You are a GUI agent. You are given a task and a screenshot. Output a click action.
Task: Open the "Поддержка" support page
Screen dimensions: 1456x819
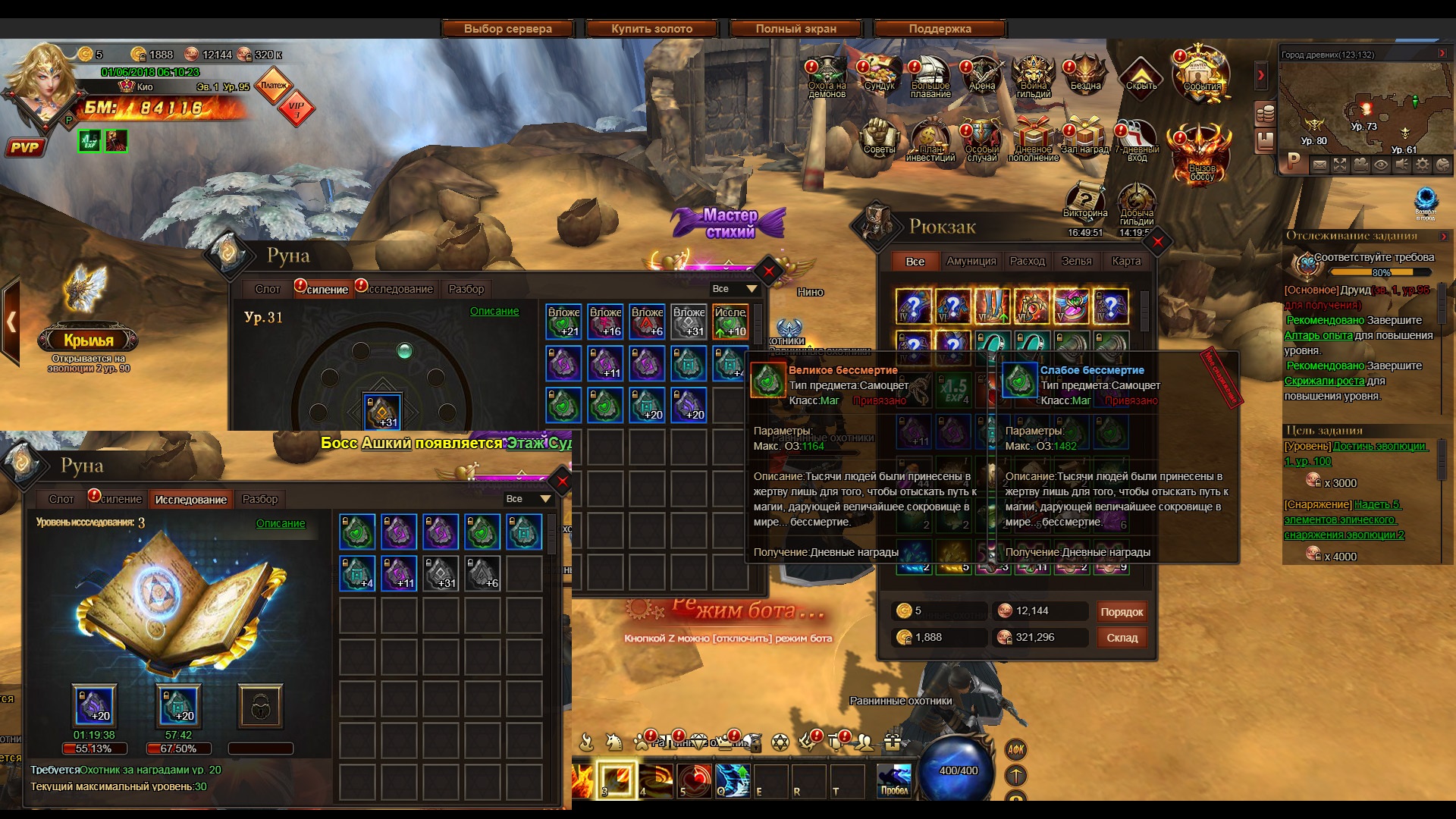(x=940, y=29)
